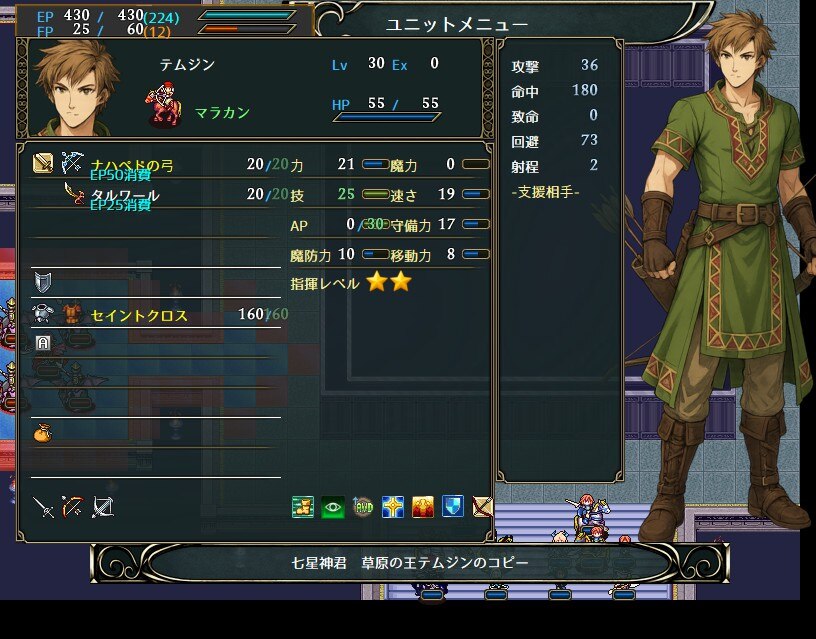Click the golden cross skill icon
The image size is (816, 639).
click(x=393, y=507)
